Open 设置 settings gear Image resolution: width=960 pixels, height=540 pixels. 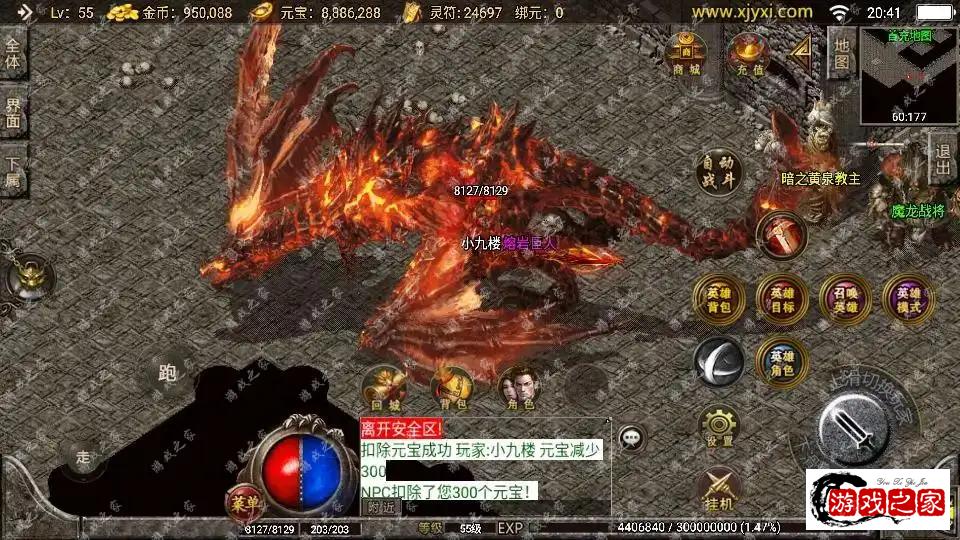[719, 426]
